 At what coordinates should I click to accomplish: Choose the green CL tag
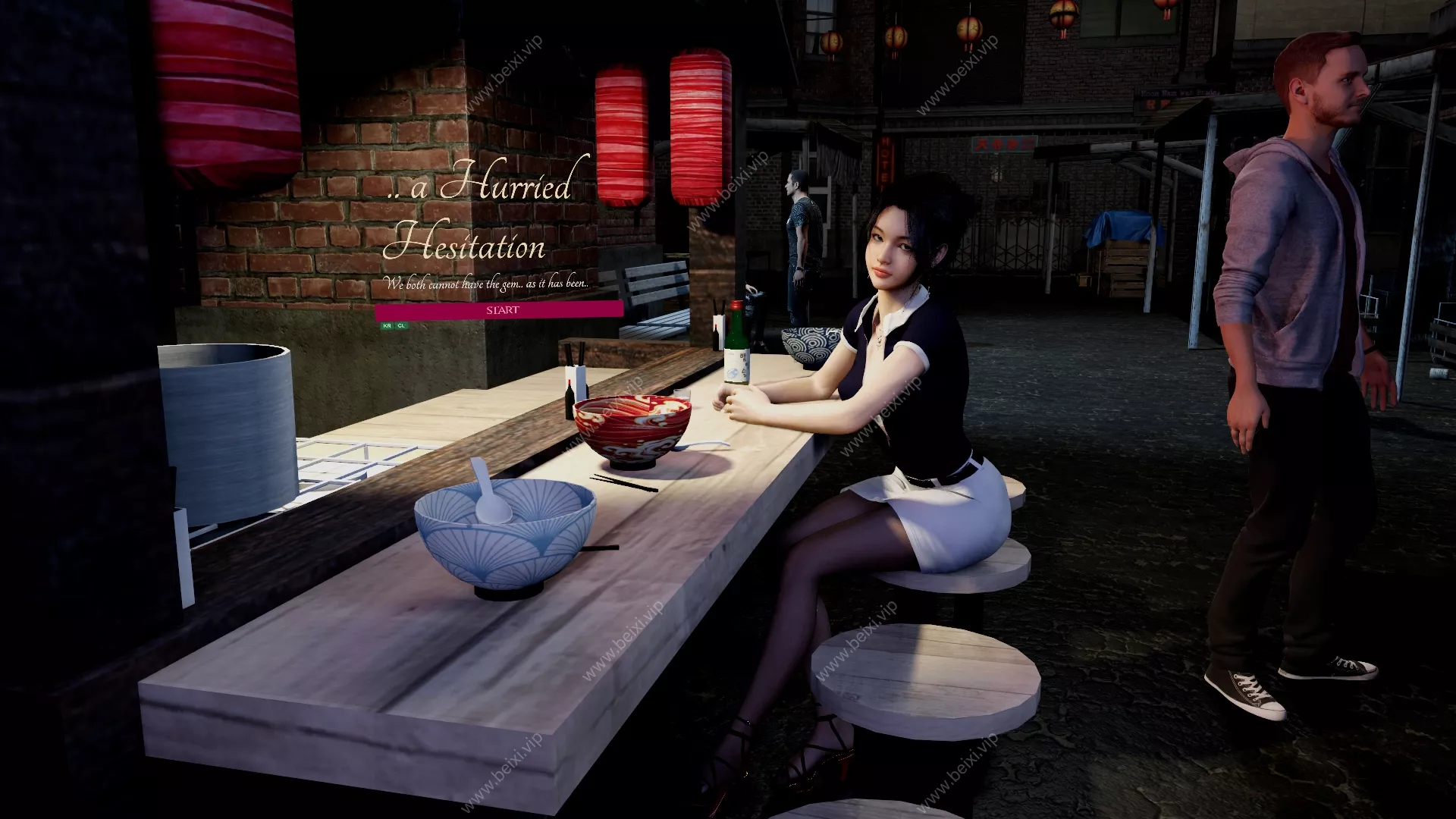(401, 325)
